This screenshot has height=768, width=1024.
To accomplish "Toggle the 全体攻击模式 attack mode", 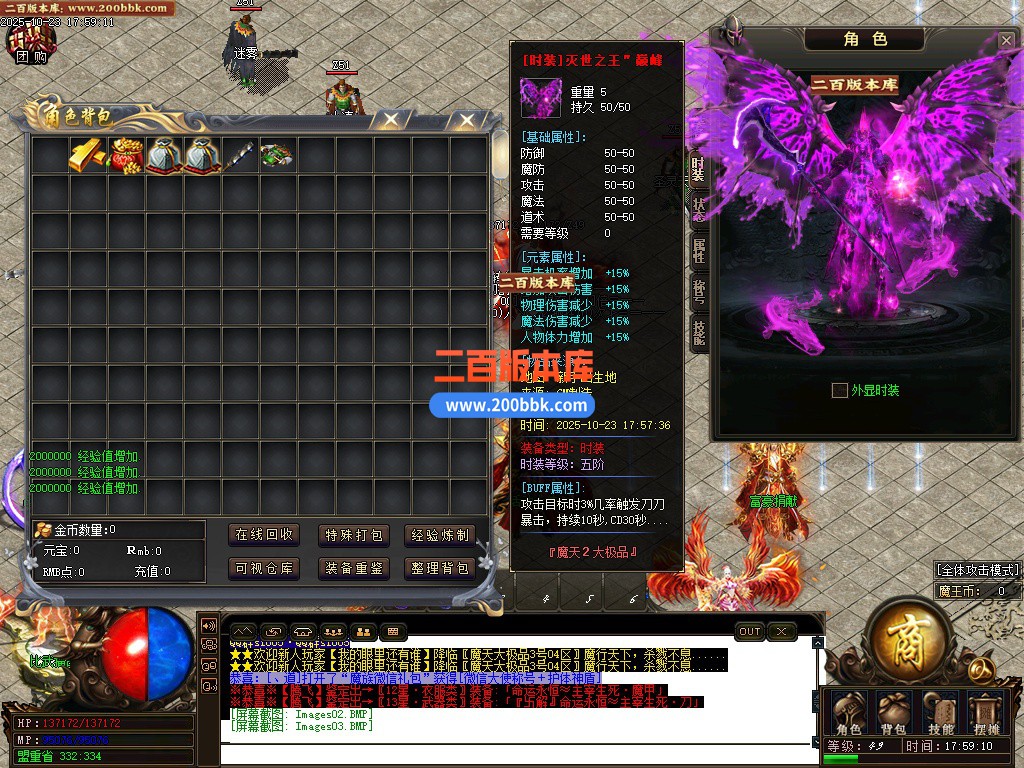I will coord(975,570).
